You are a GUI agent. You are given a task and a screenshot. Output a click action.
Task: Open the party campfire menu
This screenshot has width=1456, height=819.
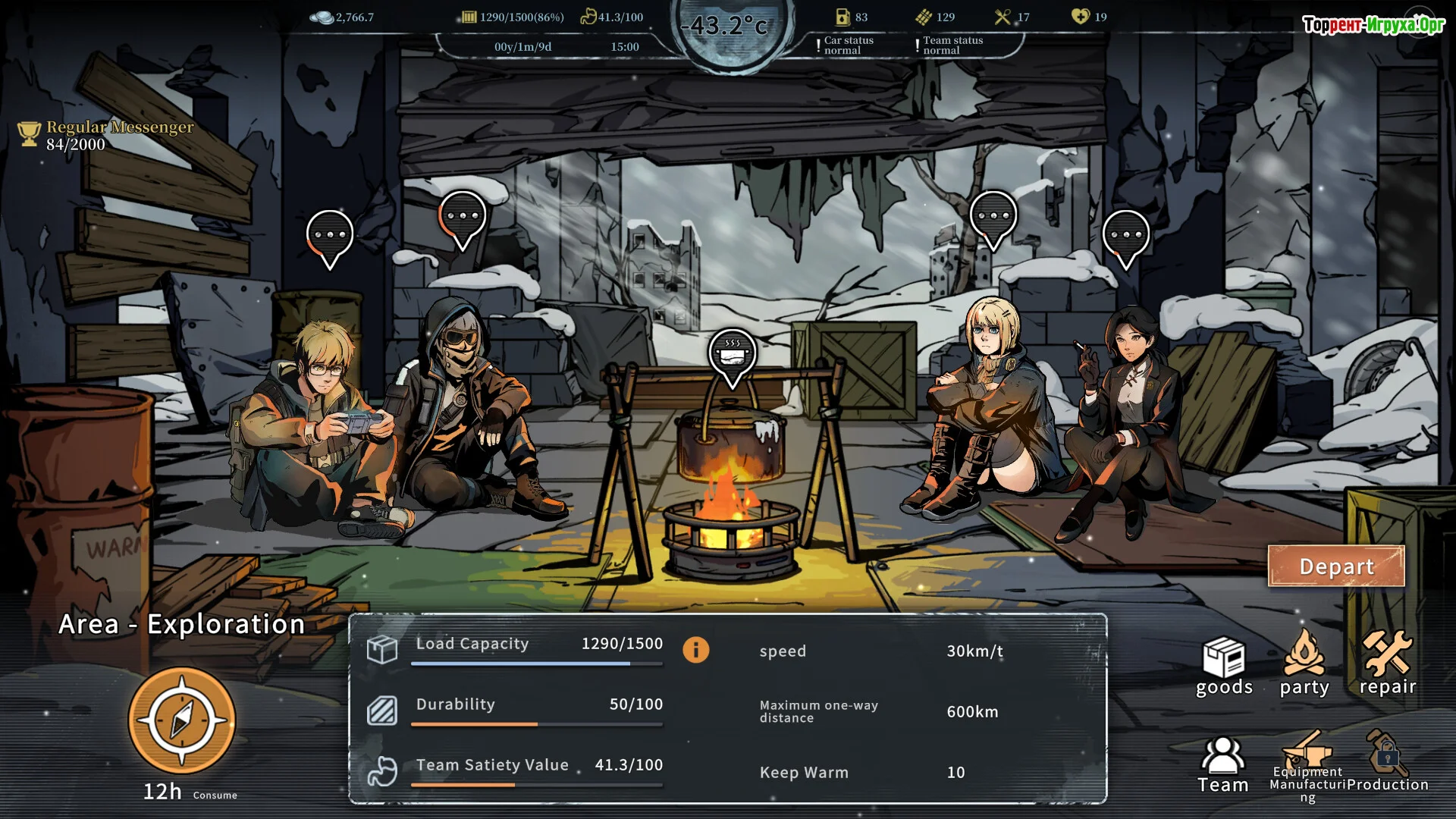(x=1304, y=663)
